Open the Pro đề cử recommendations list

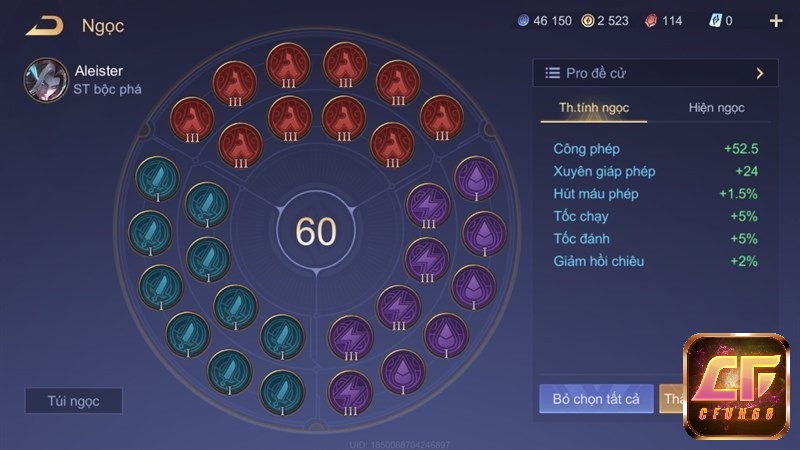[655, 73]
